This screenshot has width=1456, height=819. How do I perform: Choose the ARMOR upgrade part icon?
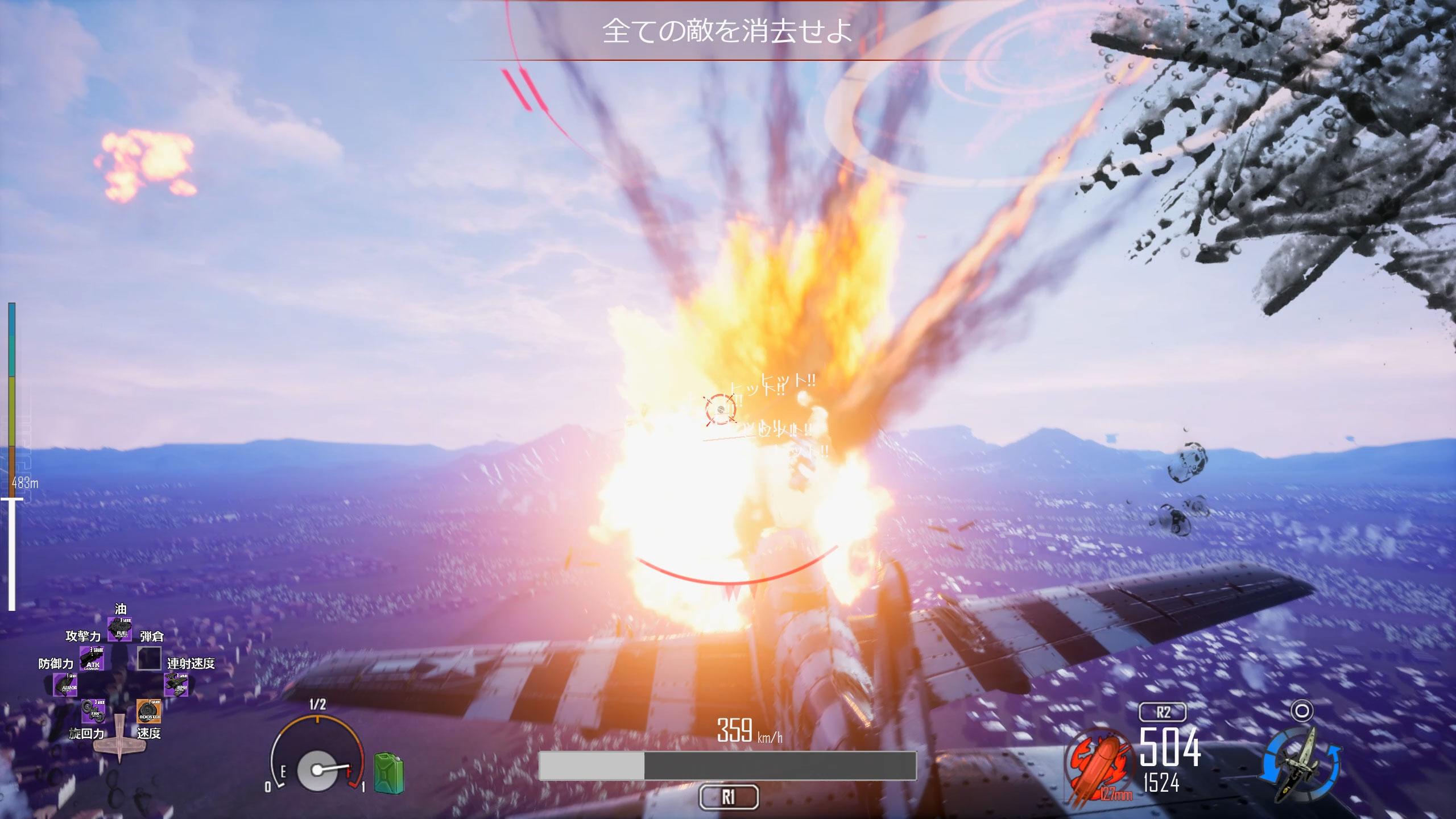[x=65, y=685]
